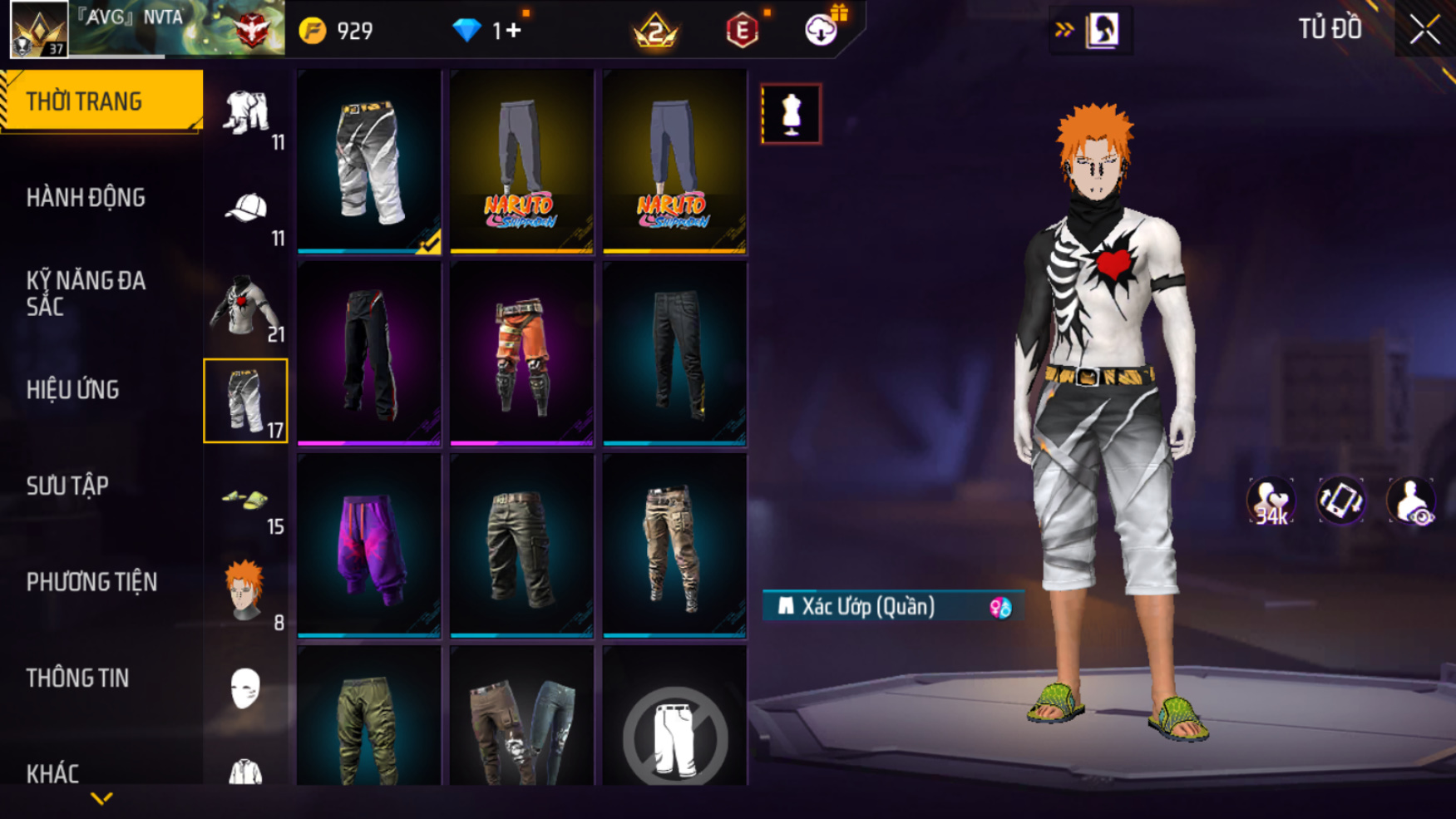Tap the heart likes icon showing 34k
Screen dimensions: 1456x819
[1270, 501]
